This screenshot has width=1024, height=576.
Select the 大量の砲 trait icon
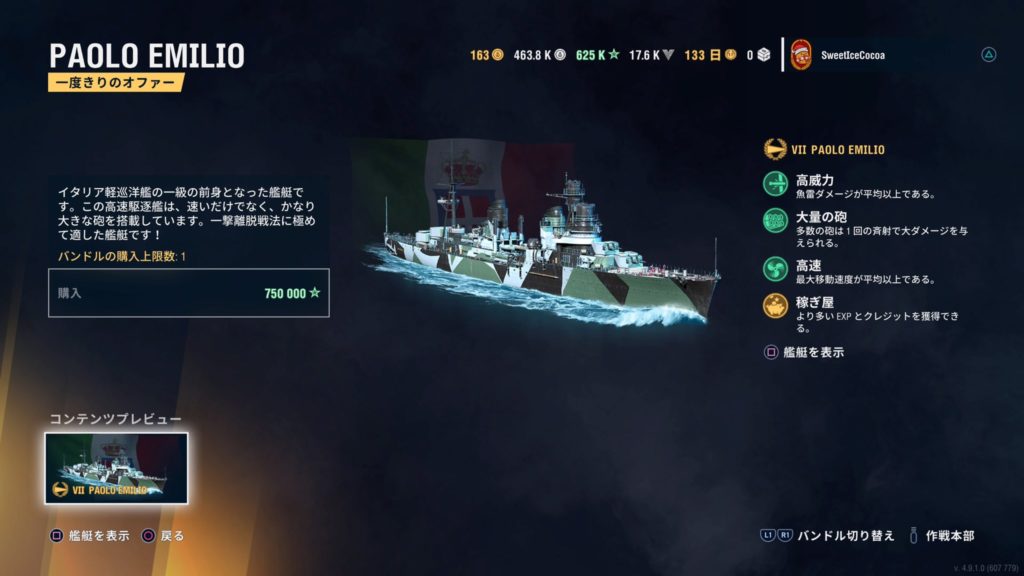tap(776, 222)
